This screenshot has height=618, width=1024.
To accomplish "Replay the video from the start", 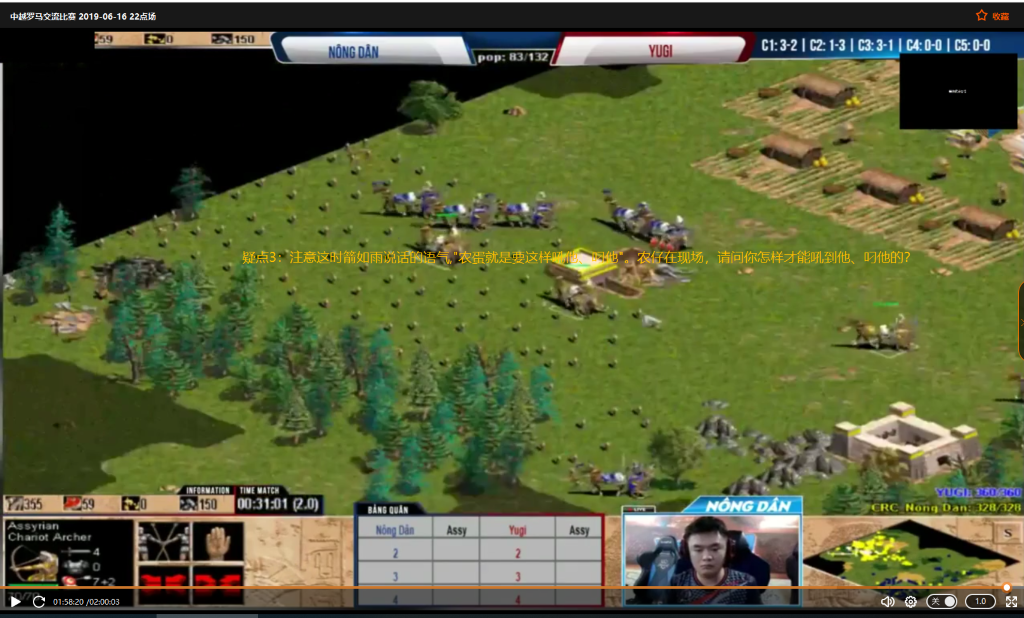I will (39, 602).
